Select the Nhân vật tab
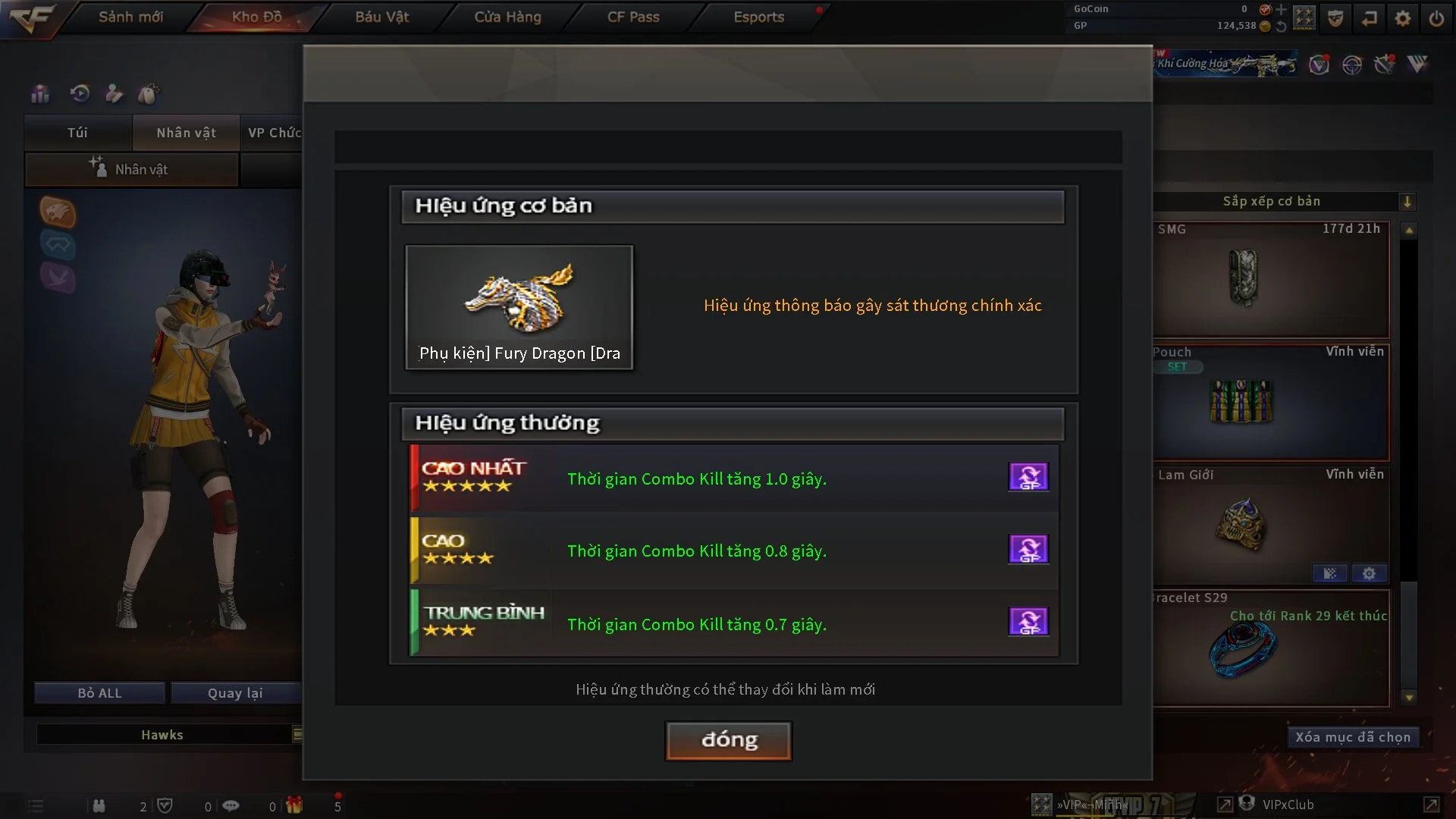Screen dimensions: 1456x819 click(x=186, y=133)
